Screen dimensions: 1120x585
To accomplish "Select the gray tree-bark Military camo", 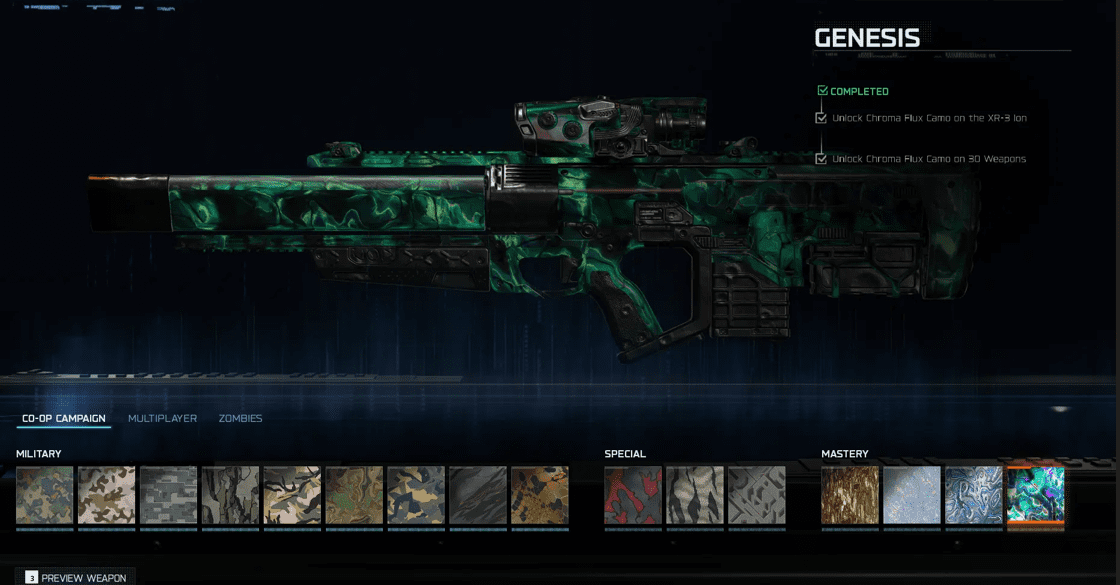I will pyautogui.click(x=231, y=495).
